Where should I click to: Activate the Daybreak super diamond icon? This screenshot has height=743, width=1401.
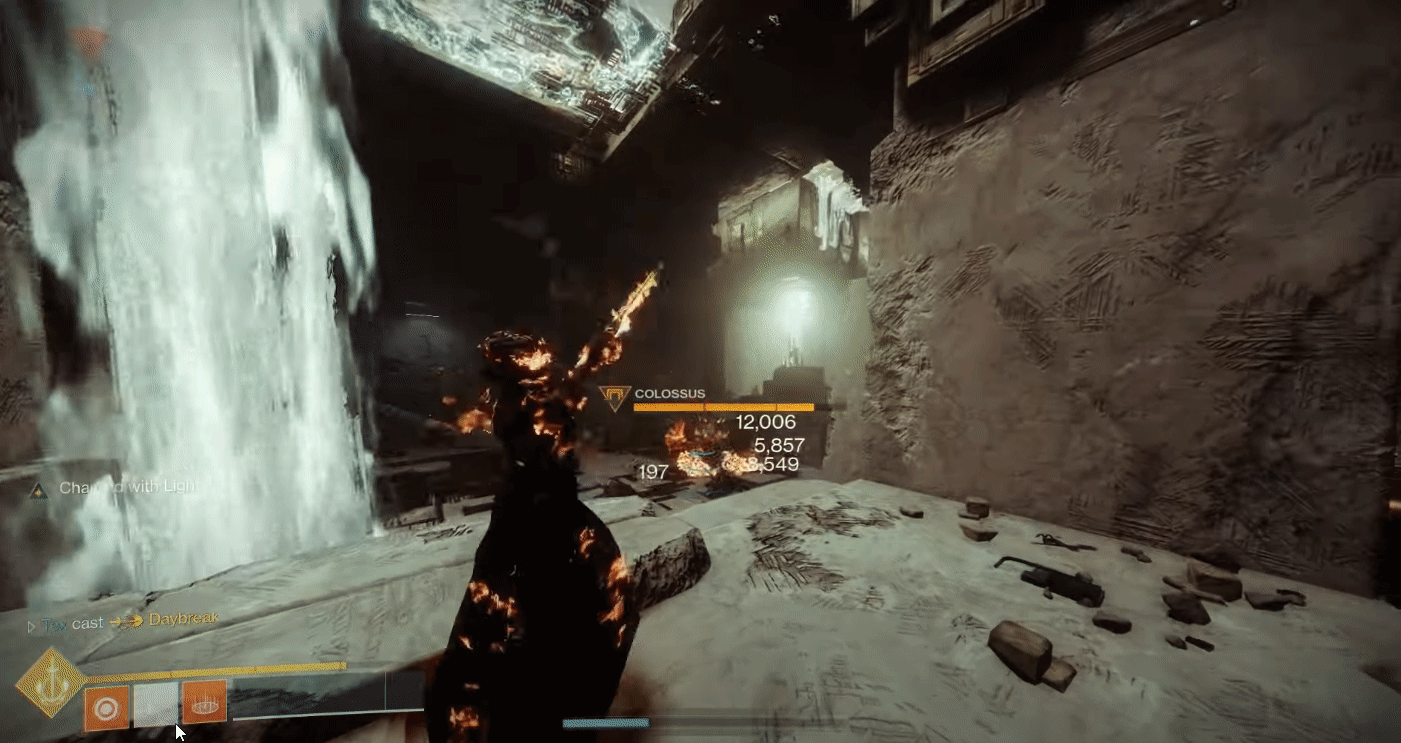[x=49, y=683]
